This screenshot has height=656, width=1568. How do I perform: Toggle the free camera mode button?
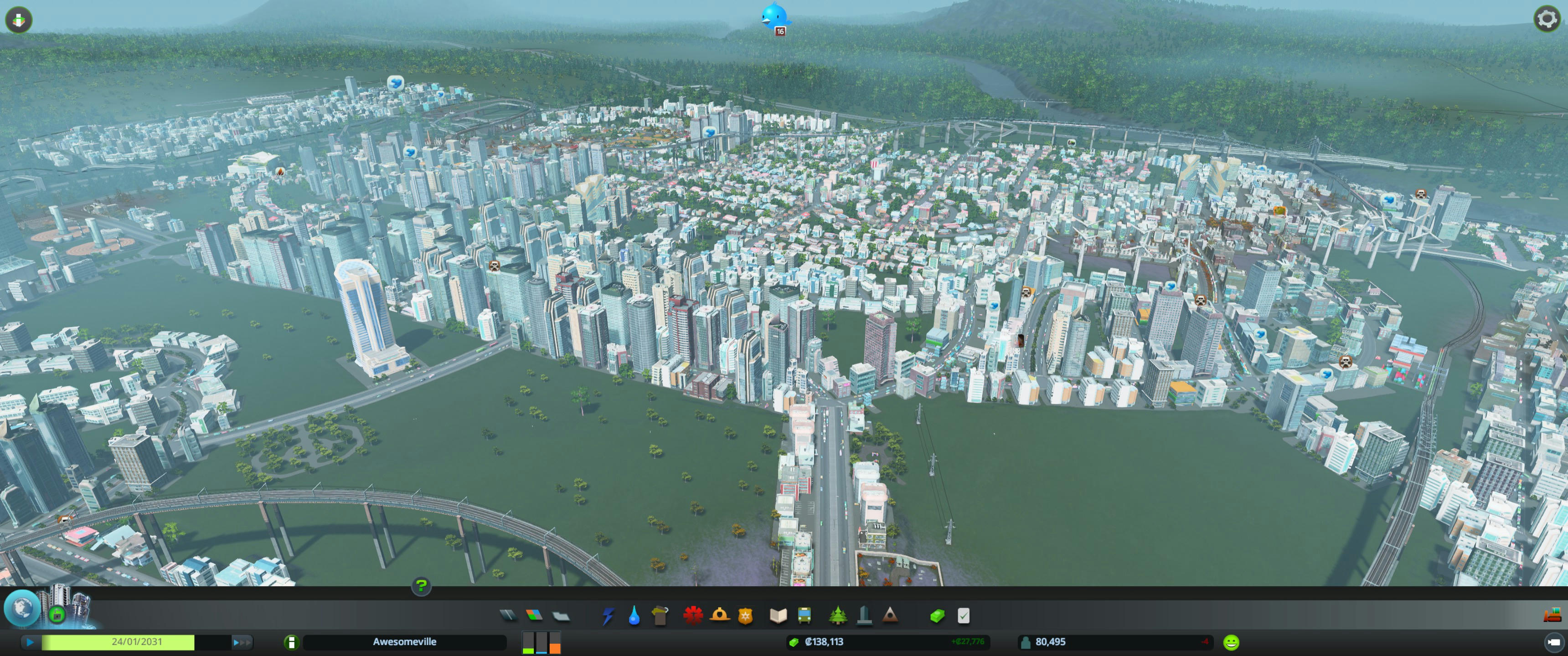pyautogui.click(x=1553, y=642)
